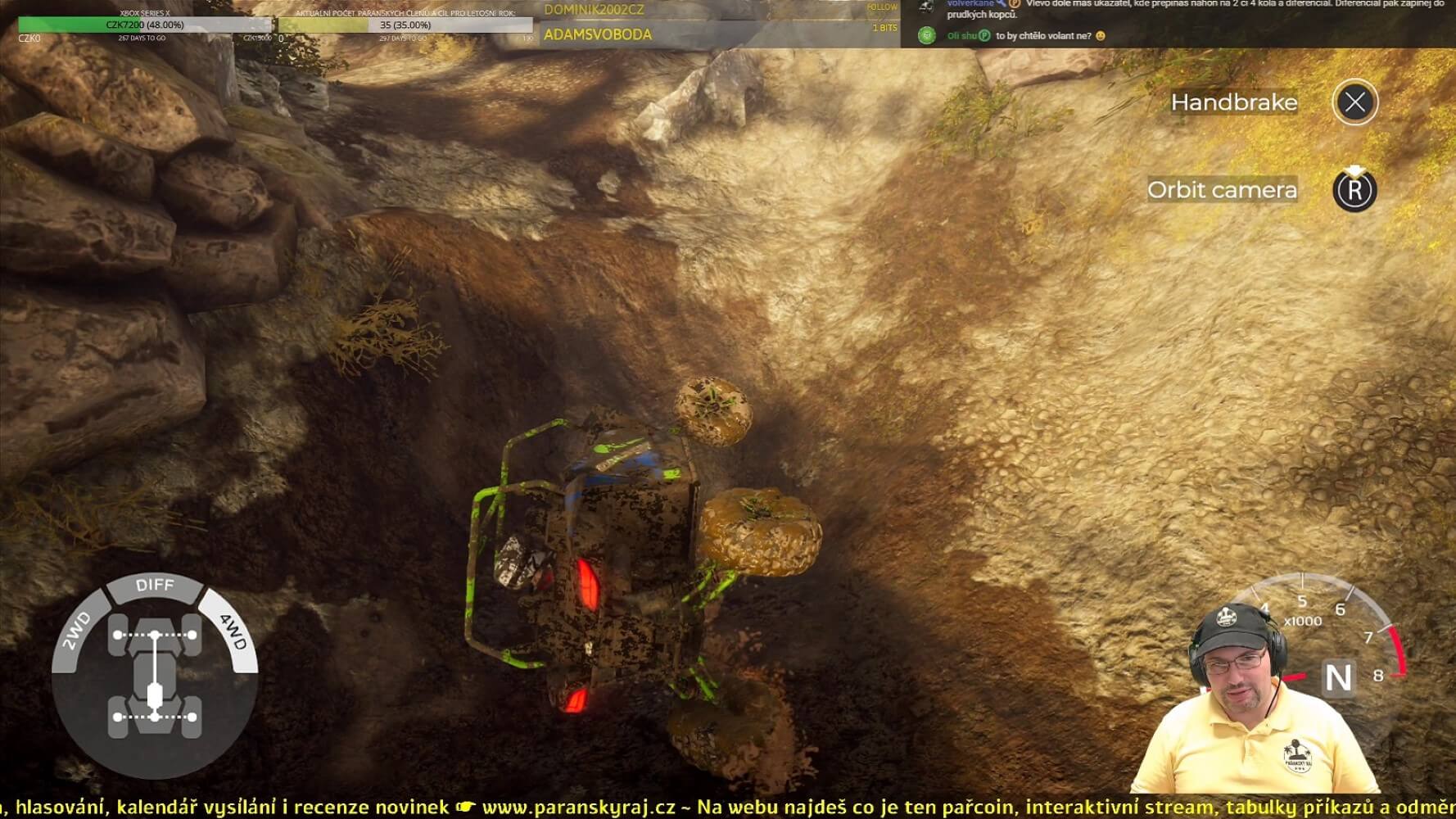Image resolution: width=1456 pixels, height=819 pixels.
Task: Toggle the DIFF lock segment
Action: (155, 585)
